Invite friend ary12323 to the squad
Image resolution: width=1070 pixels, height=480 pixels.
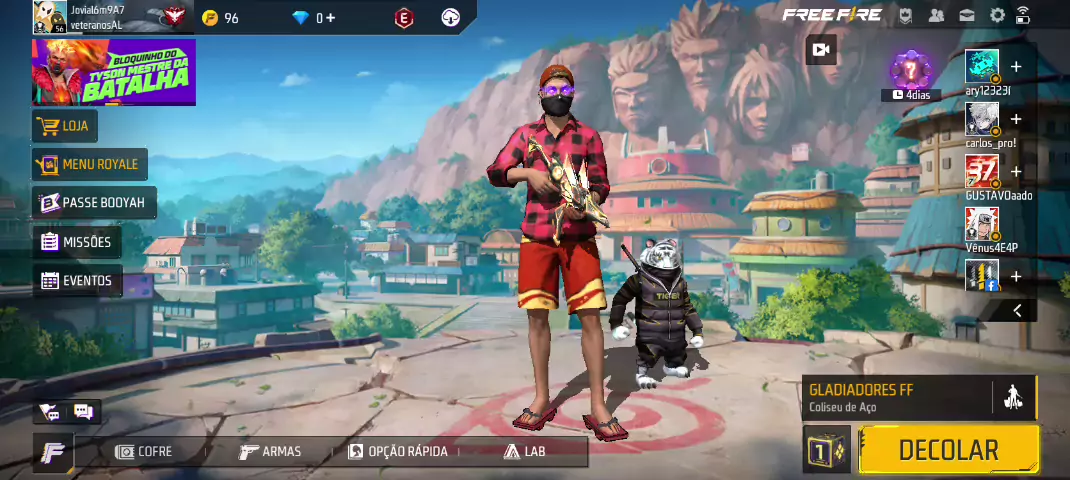pos(1016,67)
